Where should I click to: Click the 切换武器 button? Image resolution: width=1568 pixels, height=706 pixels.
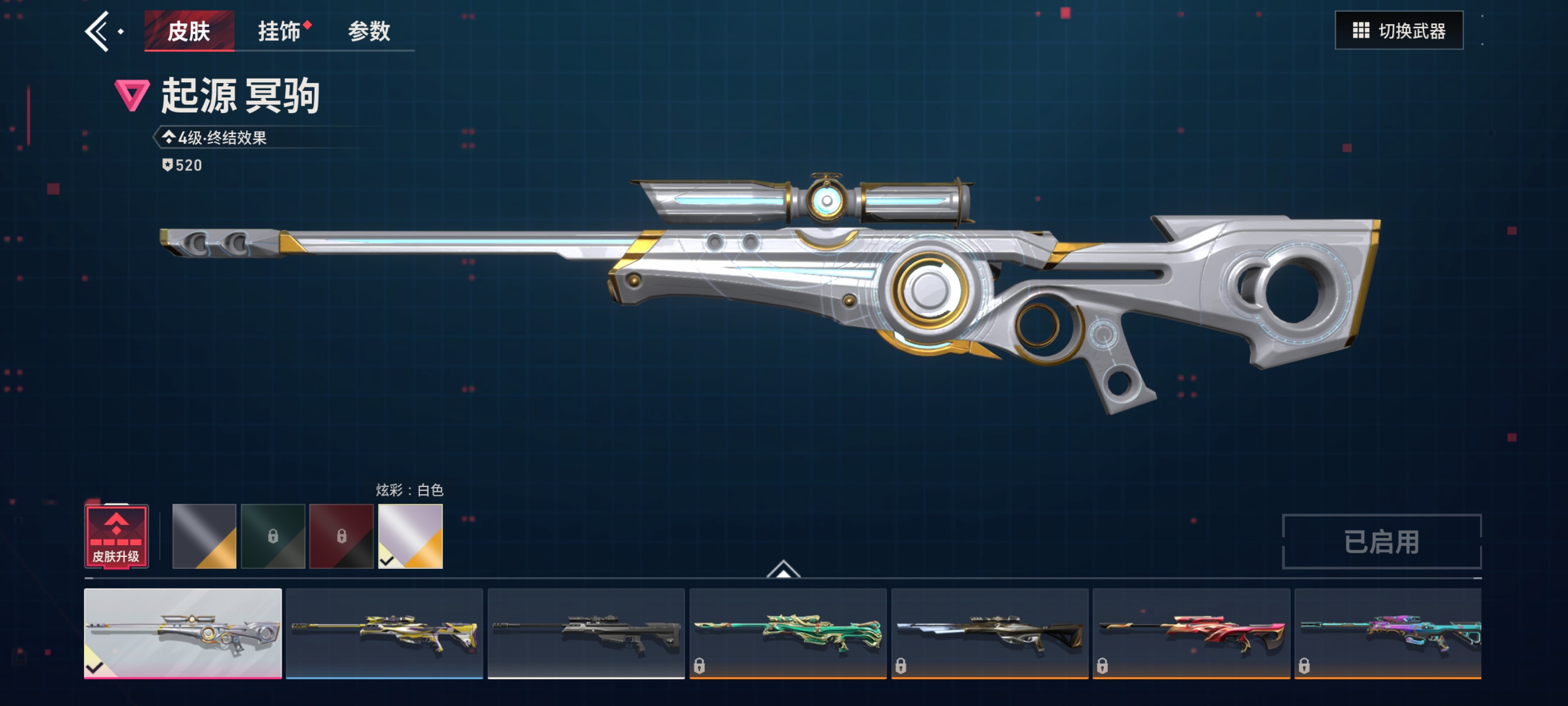pyautogui.click(x=1398, y=30)
